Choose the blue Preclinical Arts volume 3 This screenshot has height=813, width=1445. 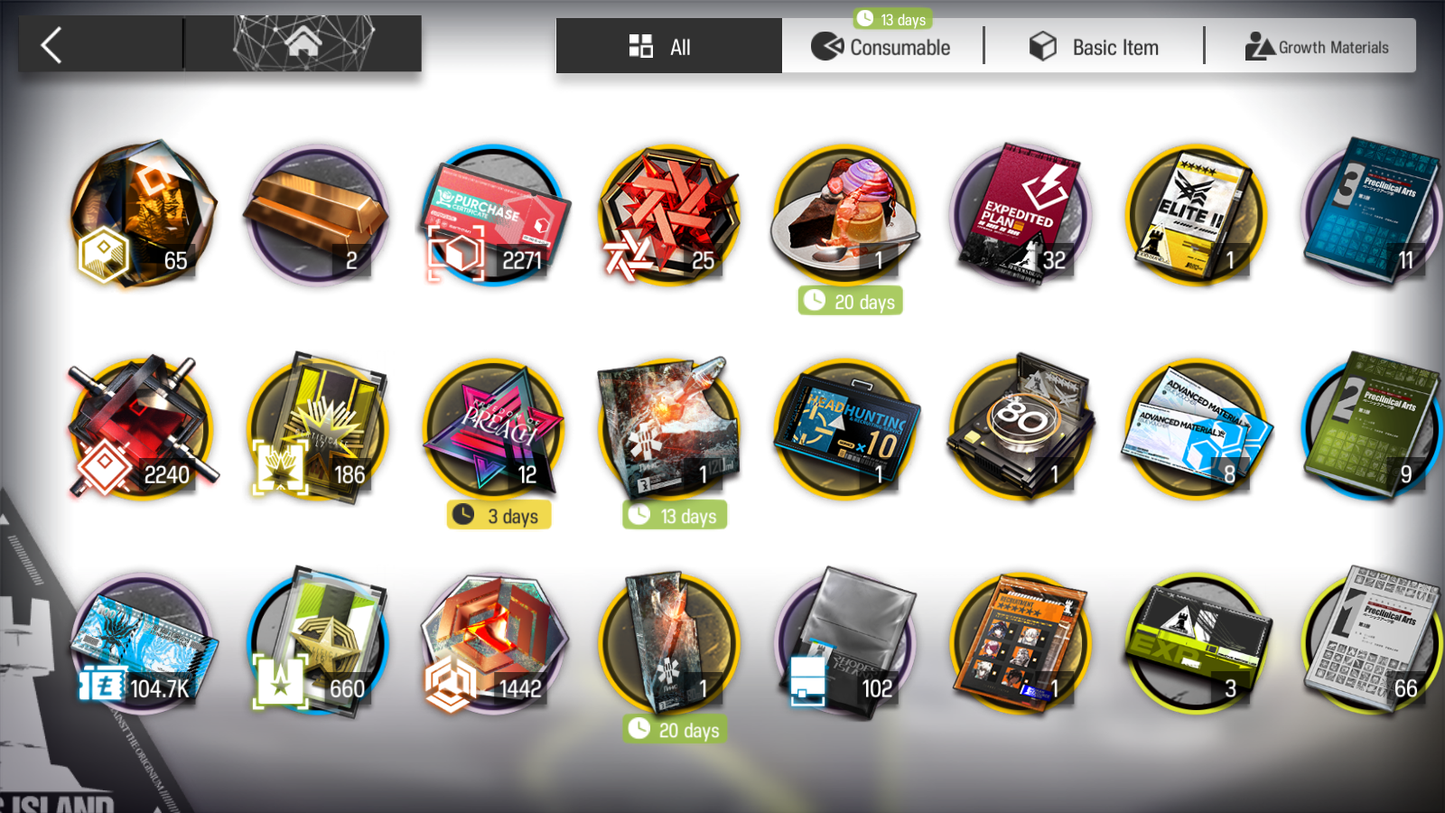(1370, 216)
